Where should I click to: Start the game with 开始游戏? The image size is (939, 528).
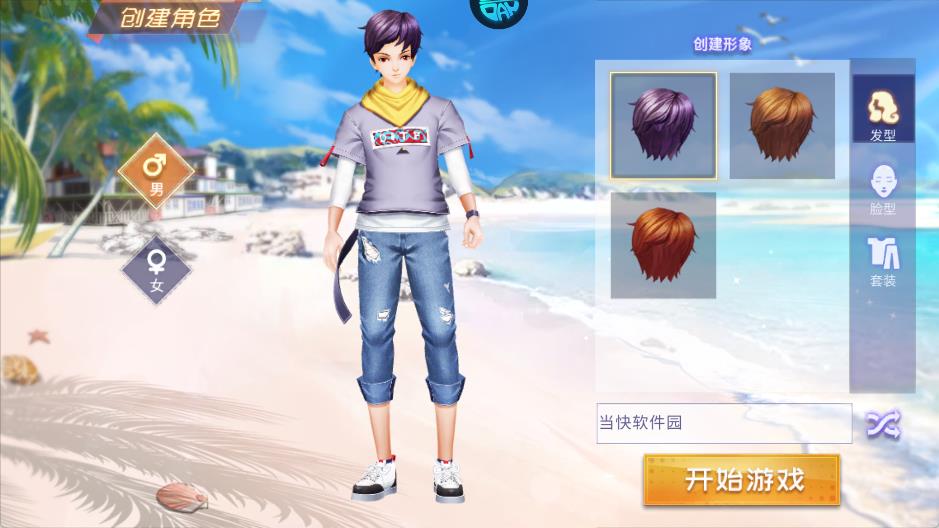[741, 480]
